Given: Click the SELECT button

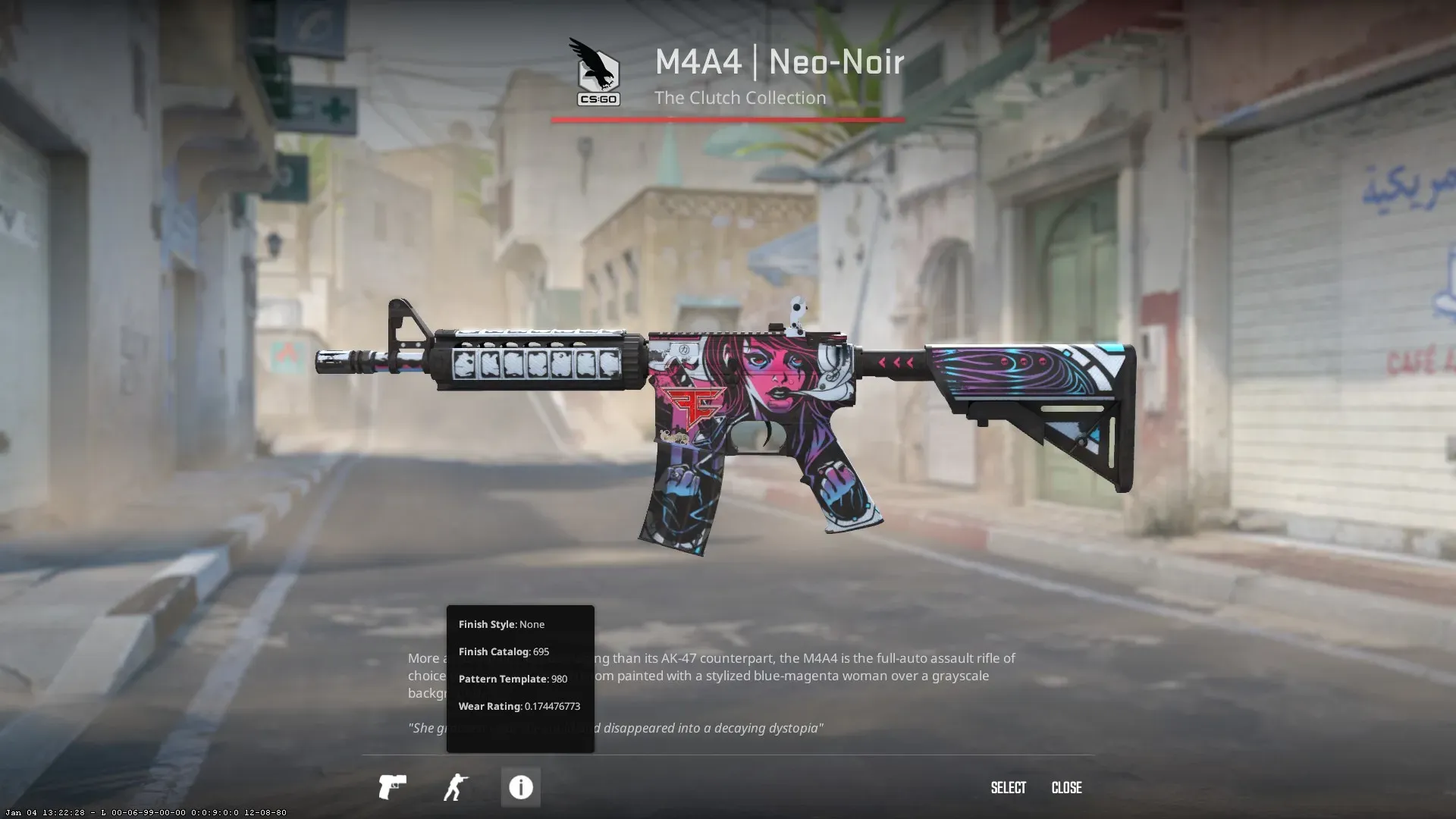Looking at the screenshot, I should (x=1008, y=788).
